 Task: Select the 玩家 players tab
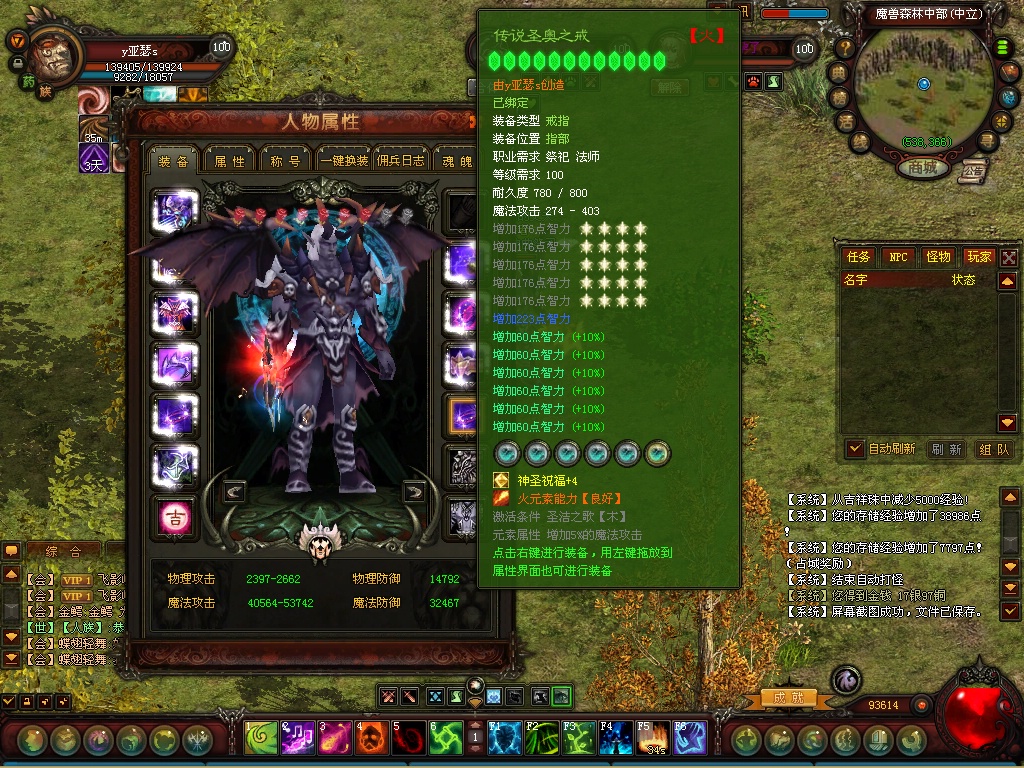(x=979, y=257)
